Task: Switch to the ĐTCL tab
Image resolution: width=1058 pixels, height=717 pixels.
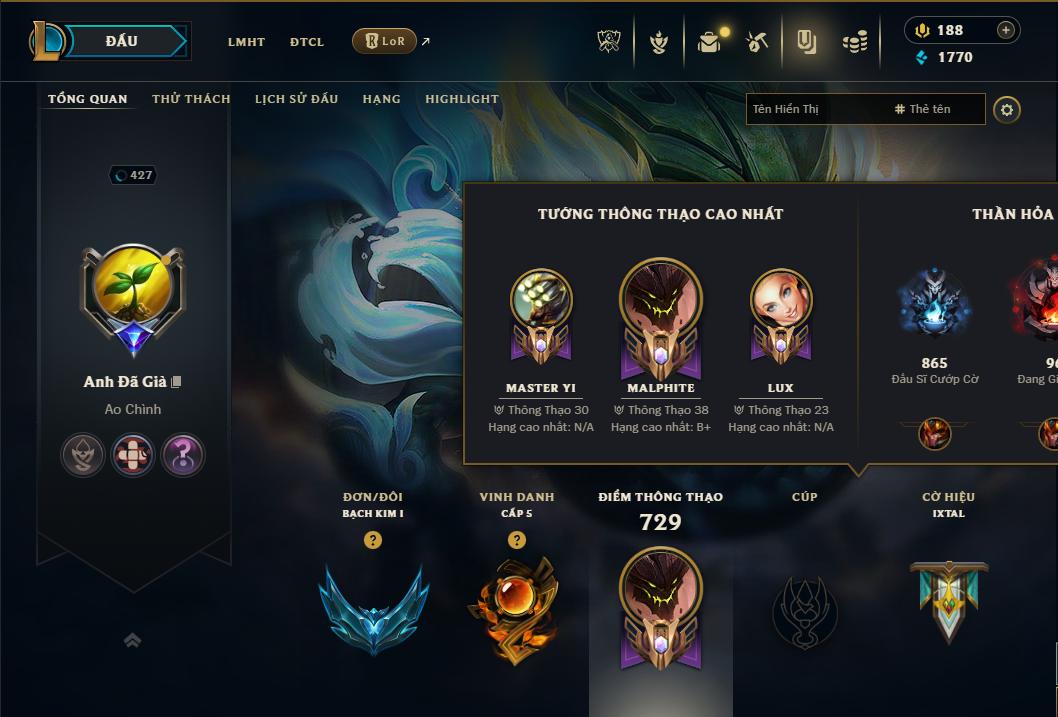Action: pyautogui.click(x=307, y=42)
